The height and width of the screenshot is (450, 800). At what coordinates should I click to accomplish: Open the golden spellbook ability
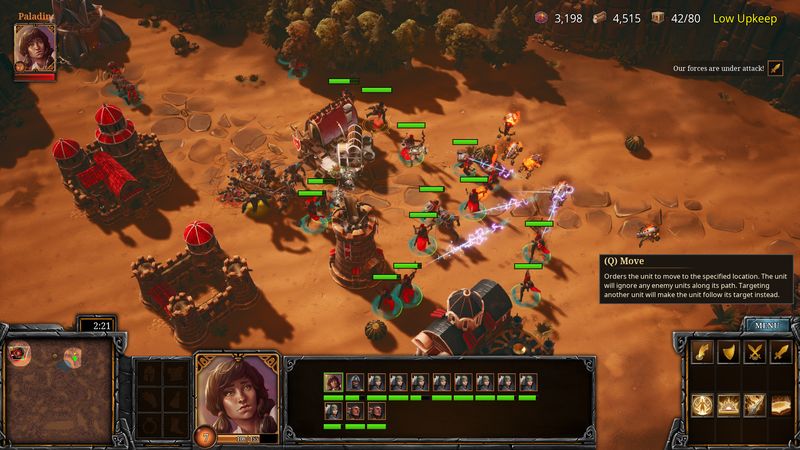[x=782, y=405]
